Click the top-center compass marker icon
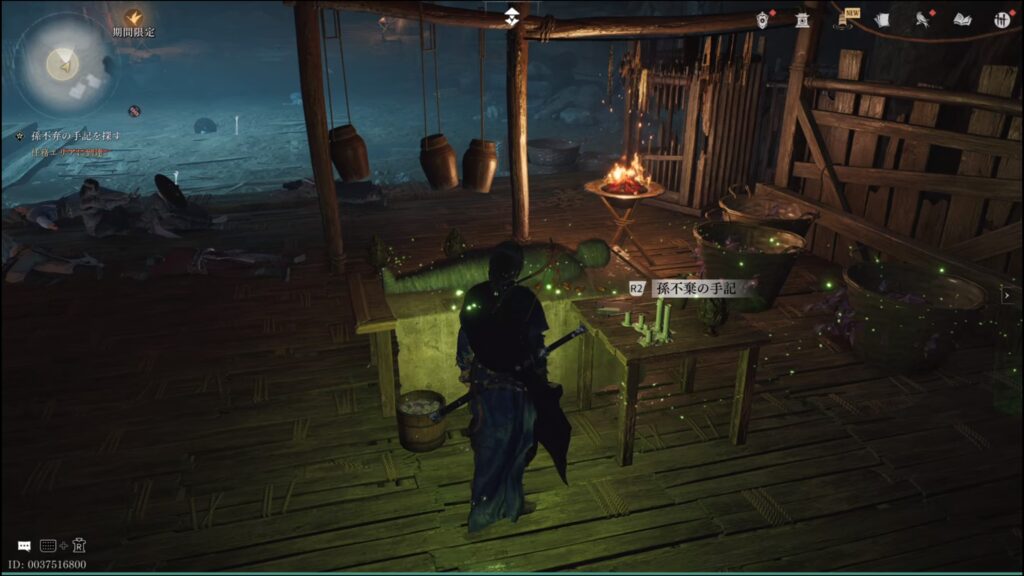Image resolution: width=1024 pixels, height=576 pixels. click(511, 17)
